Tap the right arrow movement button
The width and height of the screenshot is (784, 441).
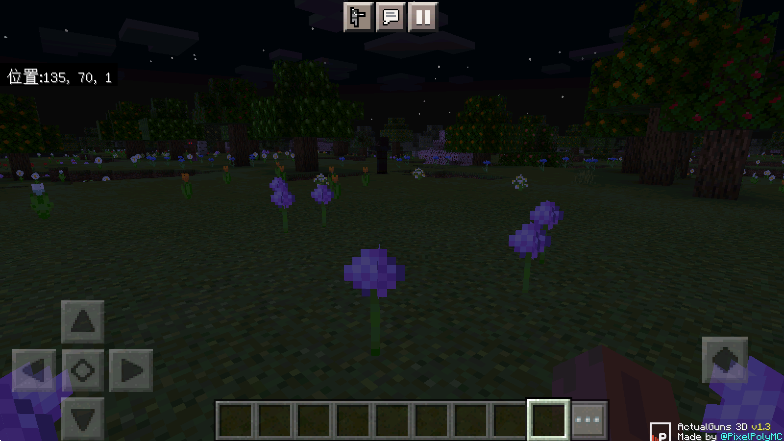[131, 371]
